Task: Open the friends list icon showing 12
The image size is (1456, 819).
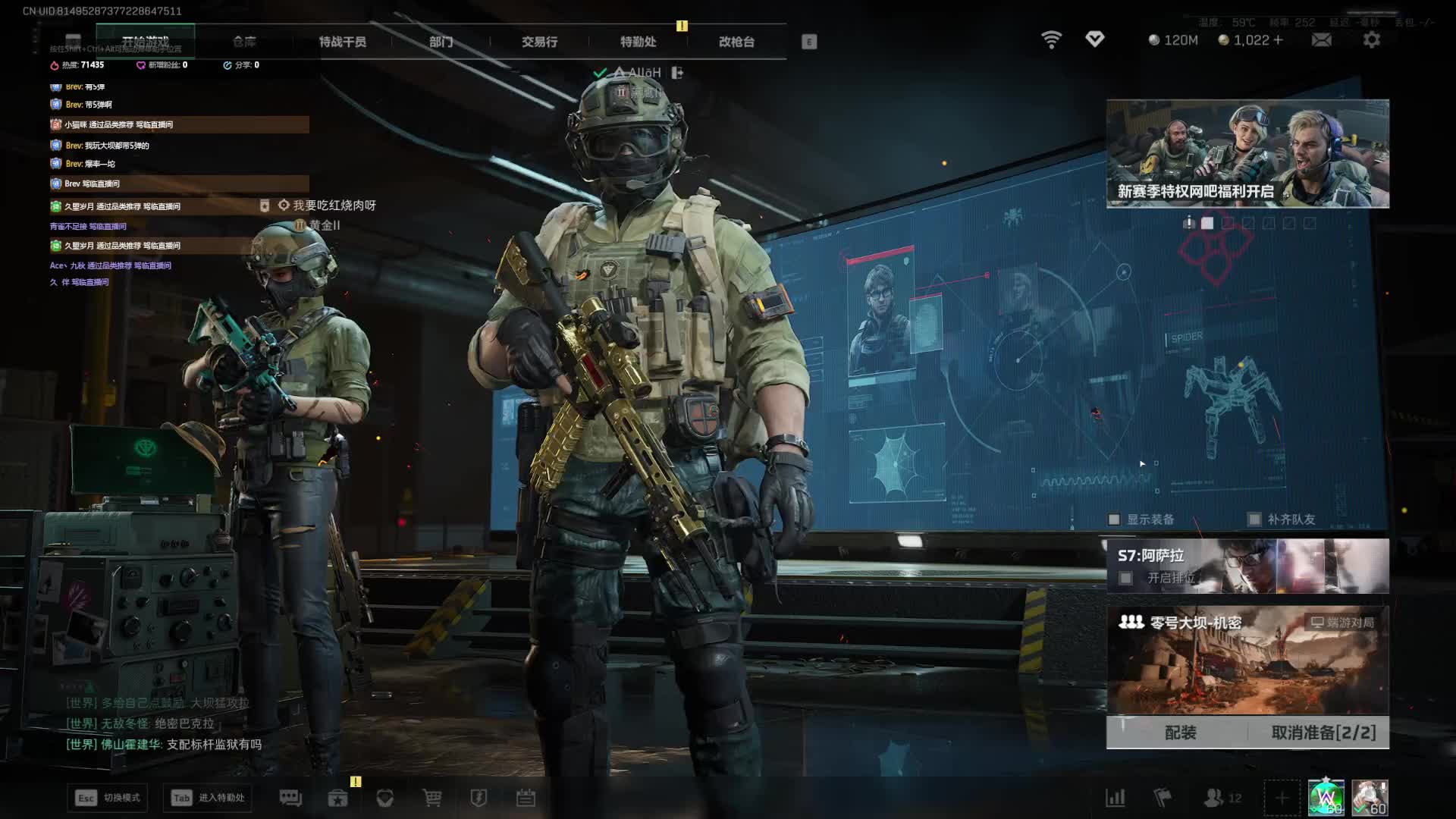Action: (1222, 798)
